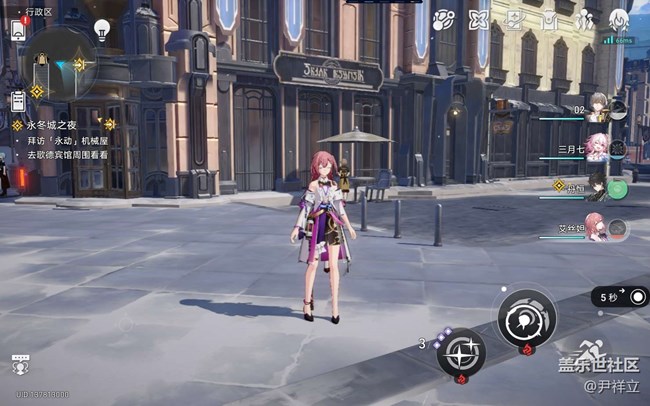Open the team lineup figures icon
Screen dimensions: 650x406
pos(584,20)
